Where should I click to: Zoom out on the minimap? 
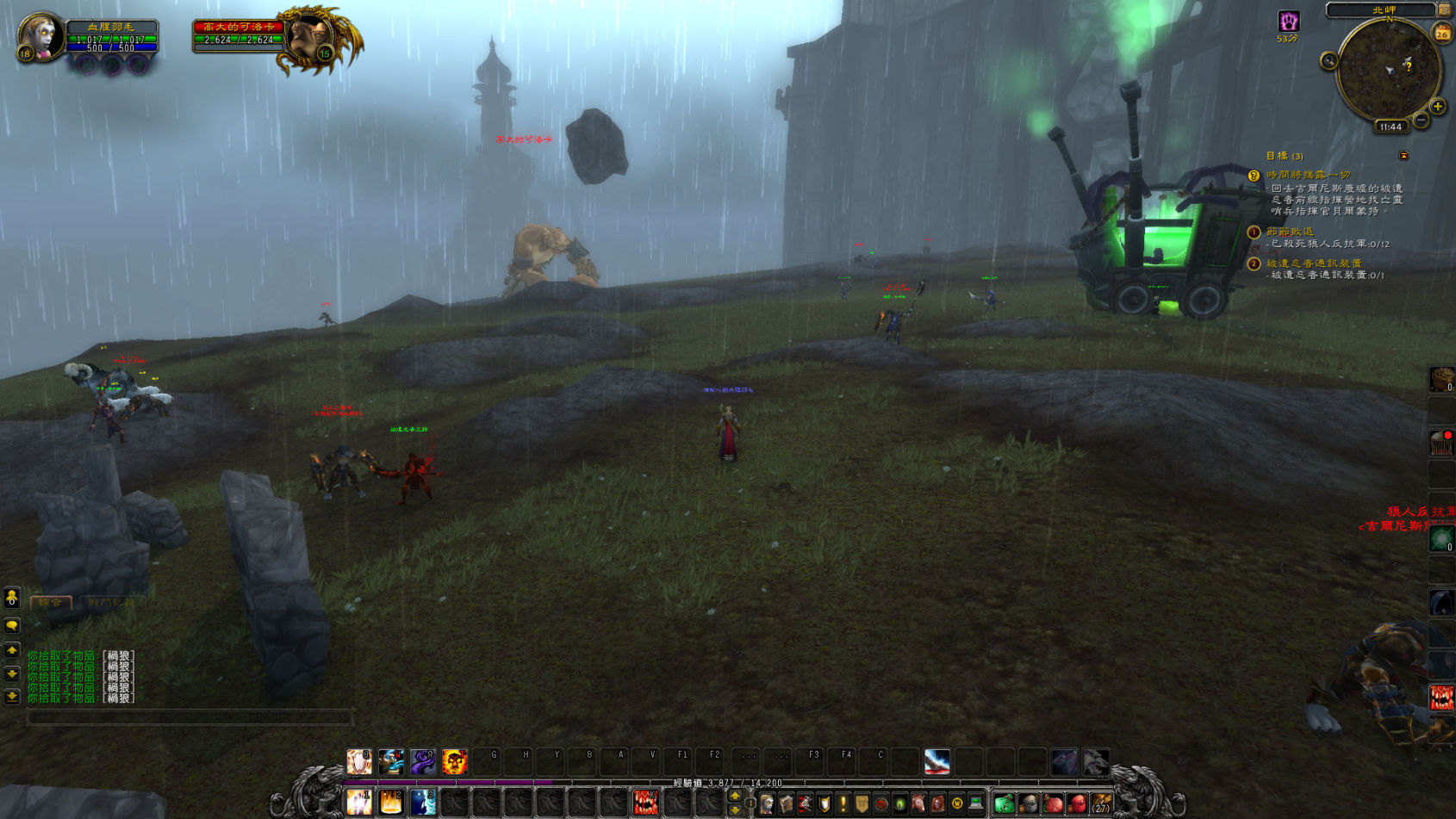(x=1421, y=121)
